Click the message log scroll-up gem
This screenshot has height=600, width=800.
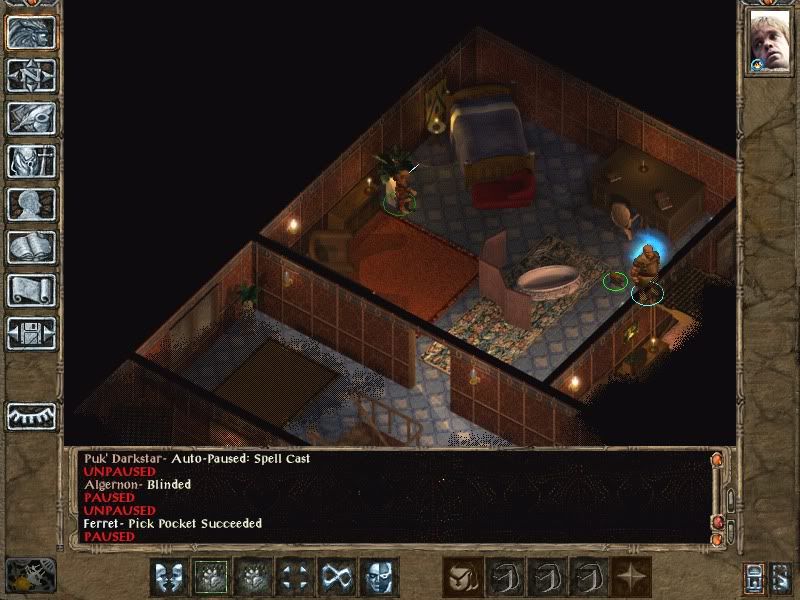tap(716, 460)
